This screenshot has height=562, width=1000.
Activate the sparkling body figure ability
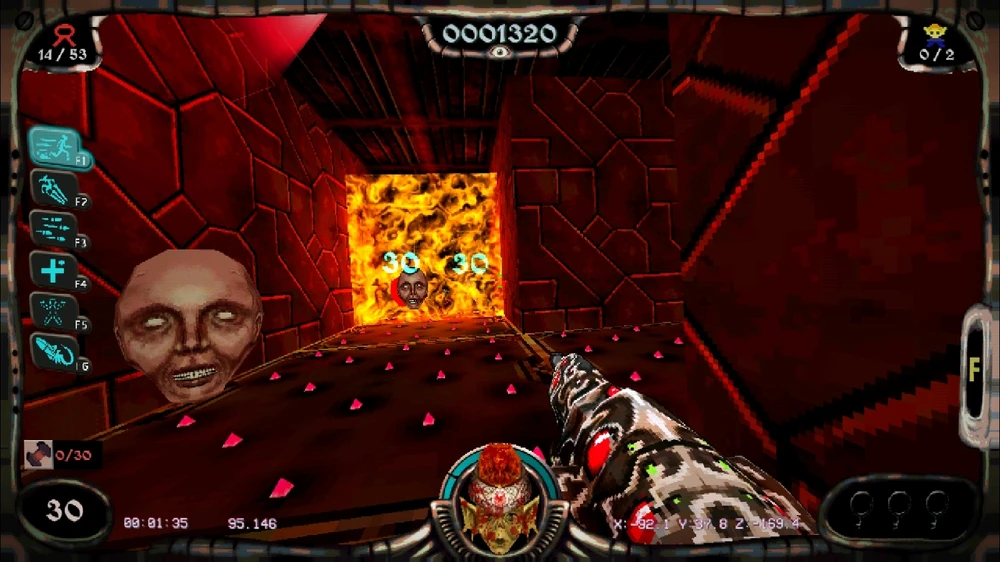pyautogui.click(x=53, y=310)
